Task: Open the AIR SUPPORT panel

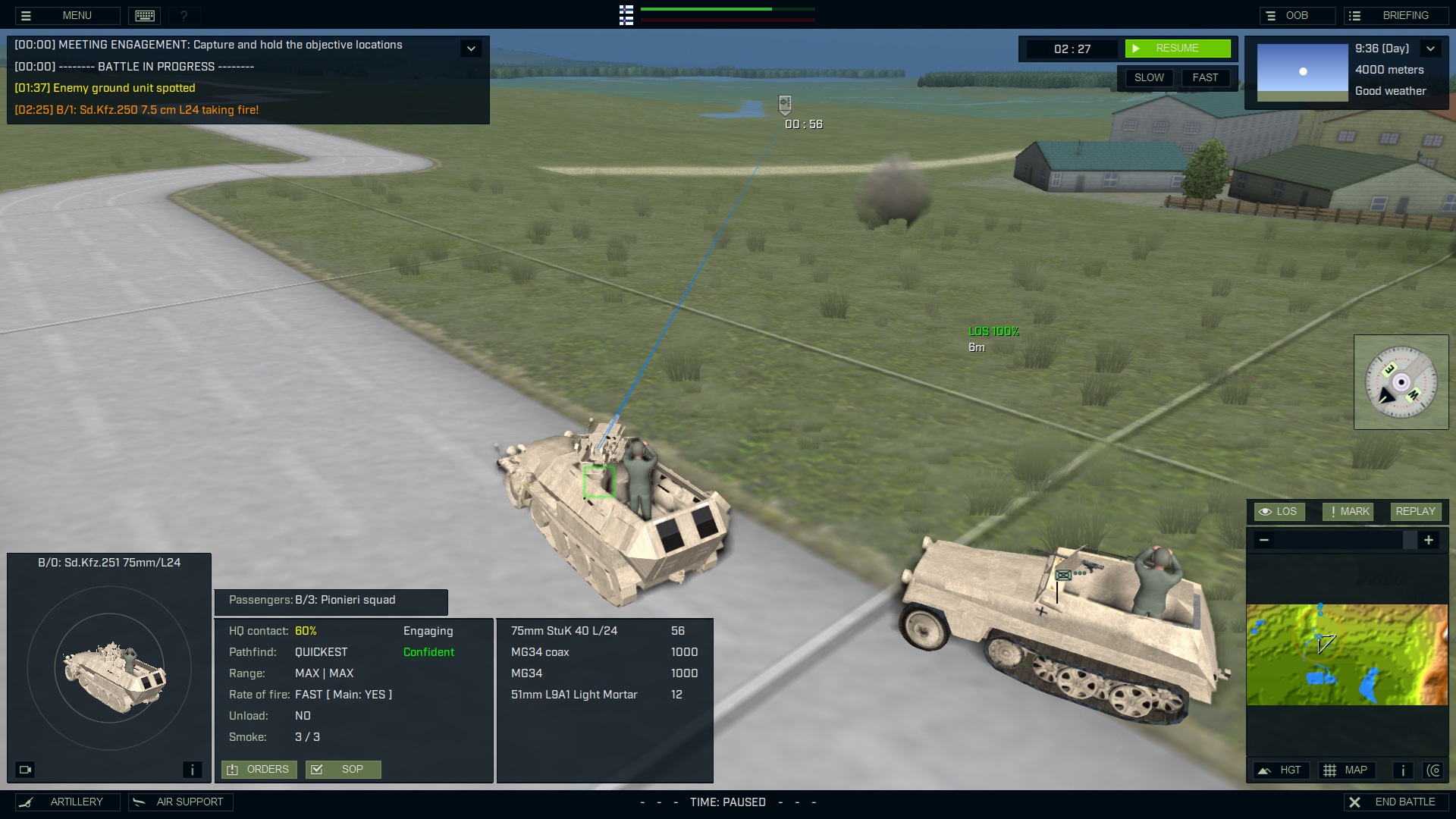Action: click(x=180, y=802)
